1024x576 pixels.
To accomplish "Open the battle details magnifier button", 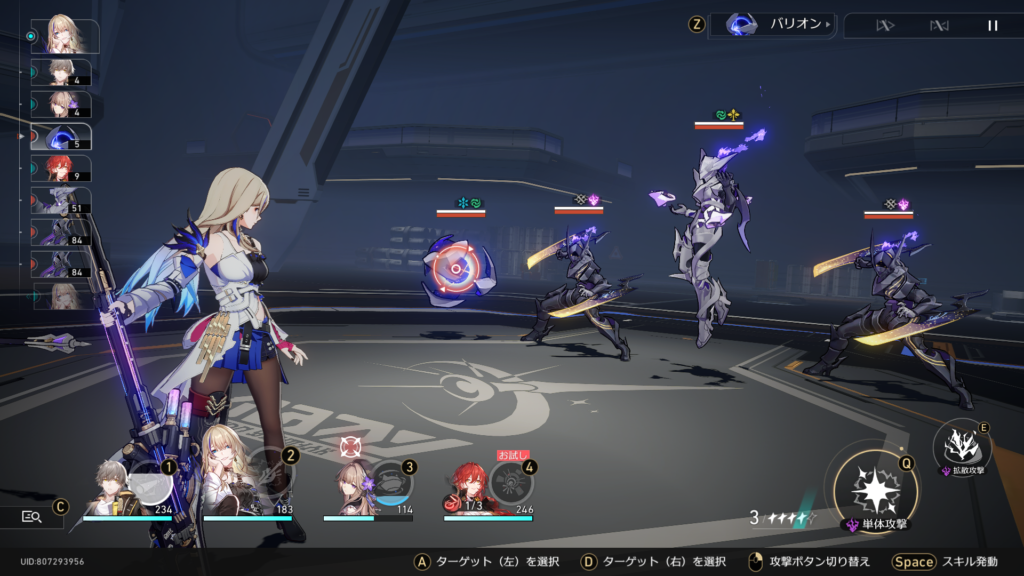I will pyautogui.click(x=31, y=516).
